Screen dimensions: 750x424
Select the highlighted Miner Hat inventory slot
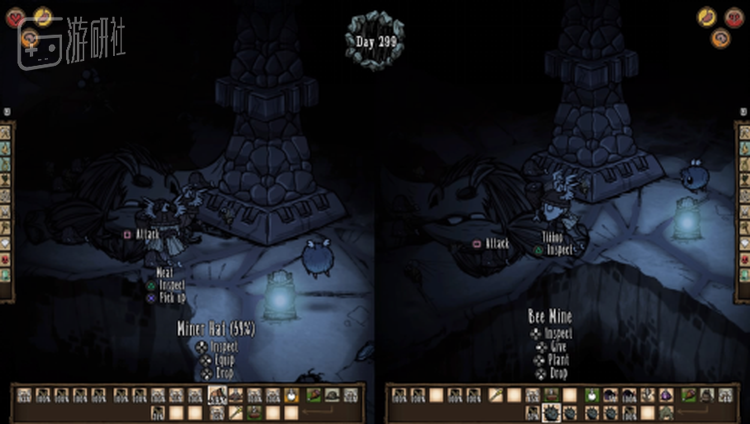pos(216,396)
